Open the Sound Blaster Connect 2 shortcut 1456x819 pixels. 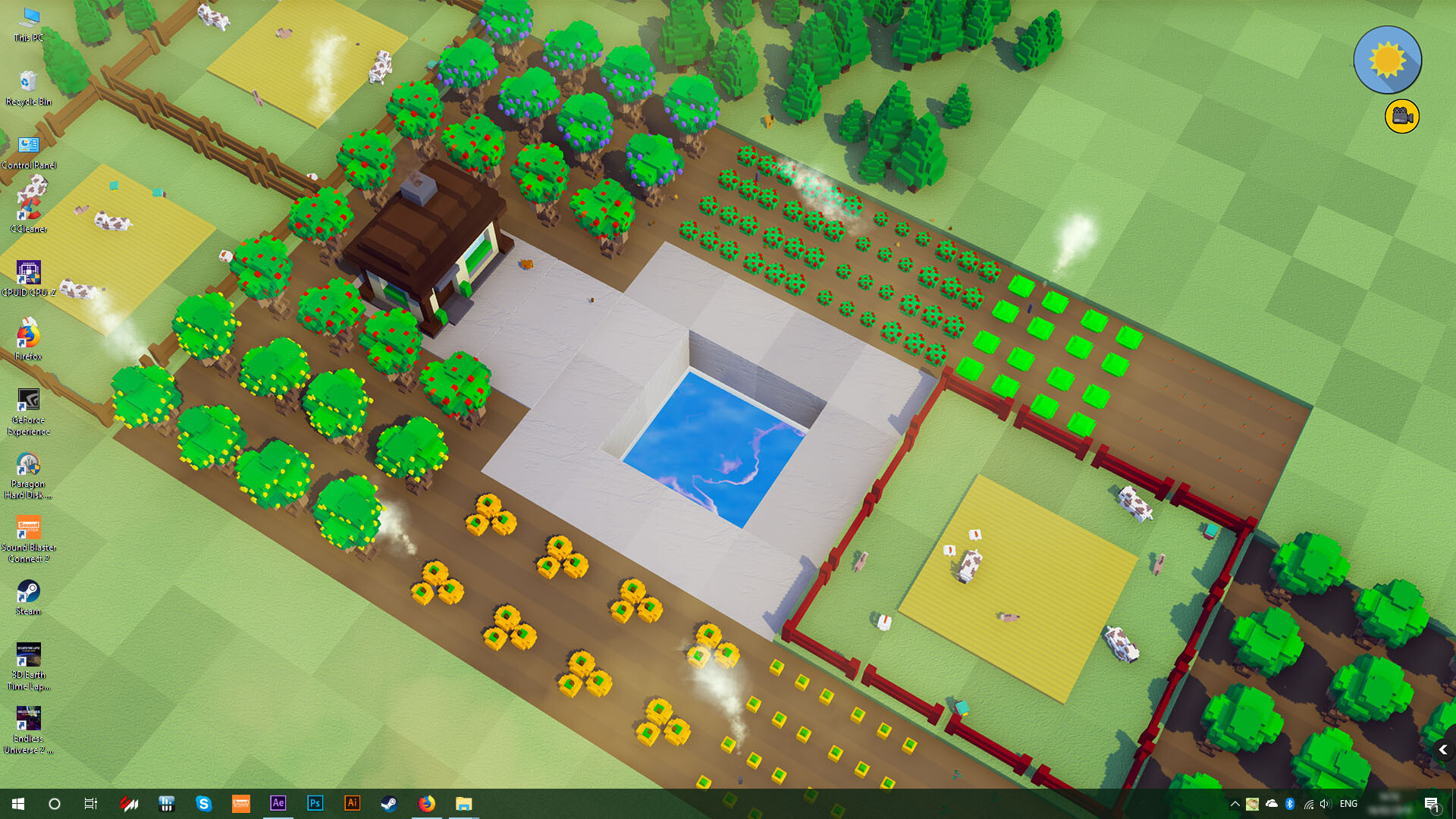coord(29,529)
